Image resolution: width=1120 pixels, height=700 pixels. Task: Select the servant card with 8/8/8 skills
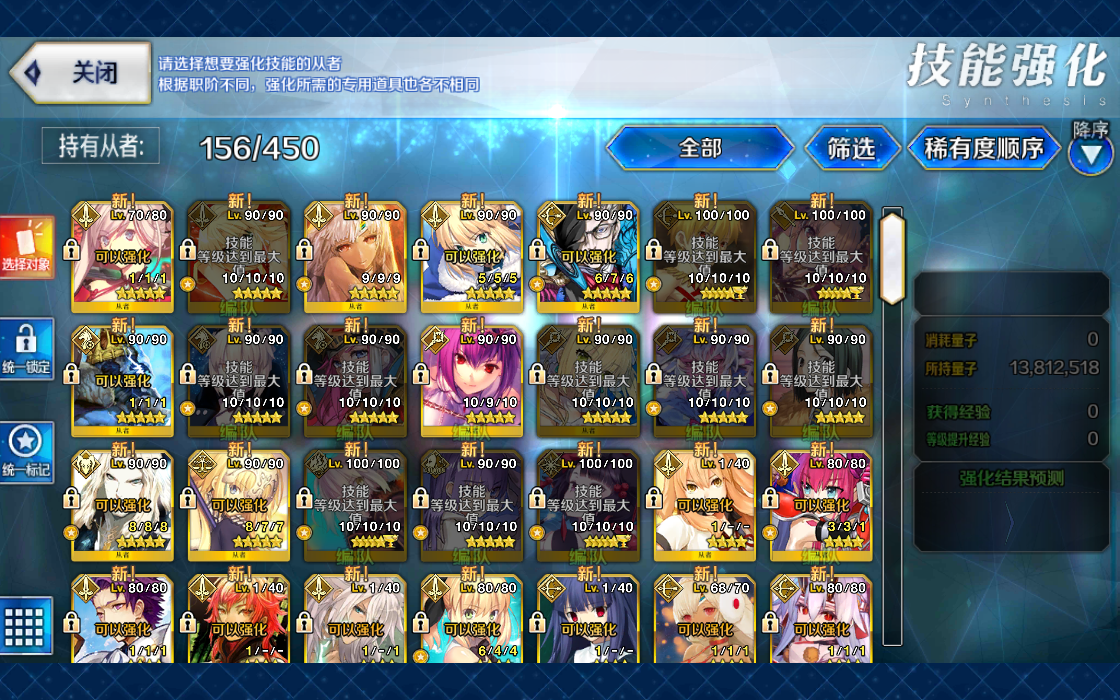pos(122,505)
